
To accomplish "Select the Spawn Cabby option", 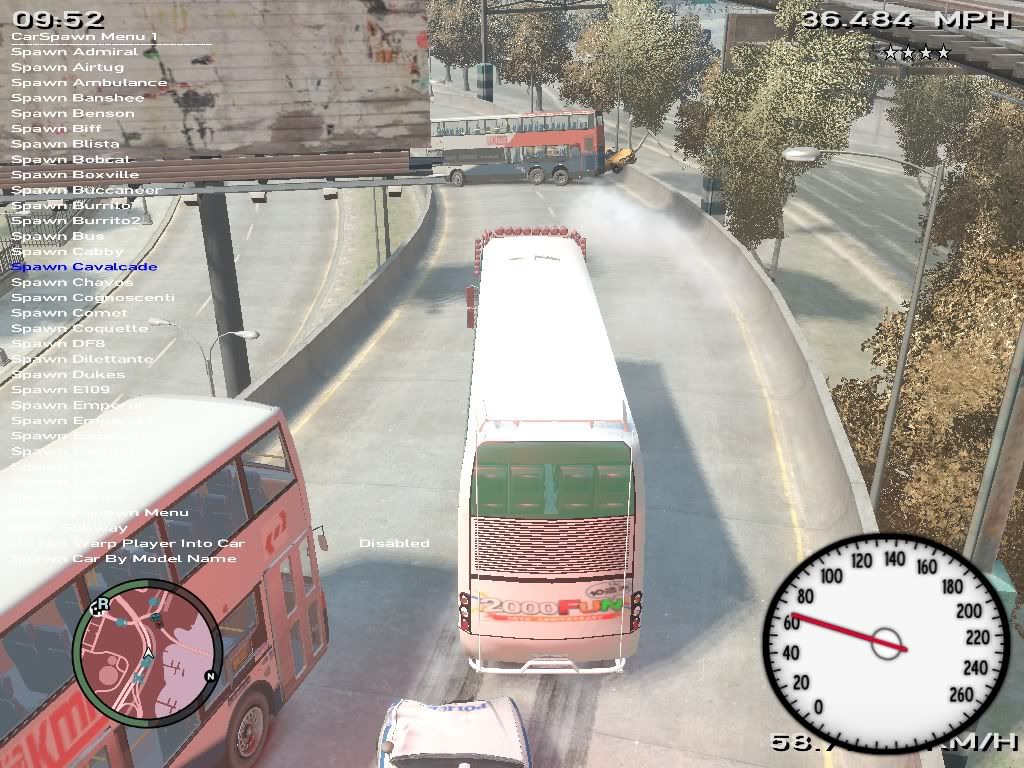I will click(x=67, y=252).
